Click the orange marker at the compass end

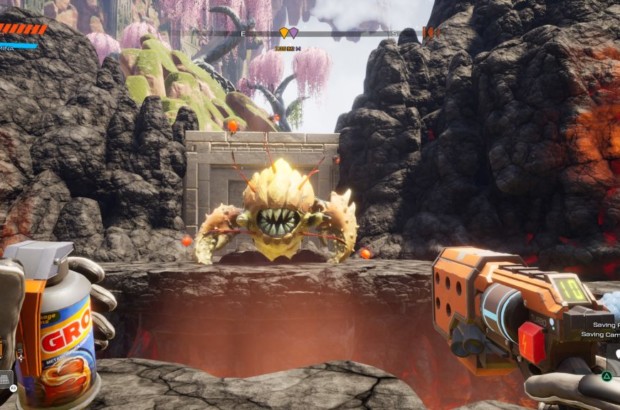[429, 33]
